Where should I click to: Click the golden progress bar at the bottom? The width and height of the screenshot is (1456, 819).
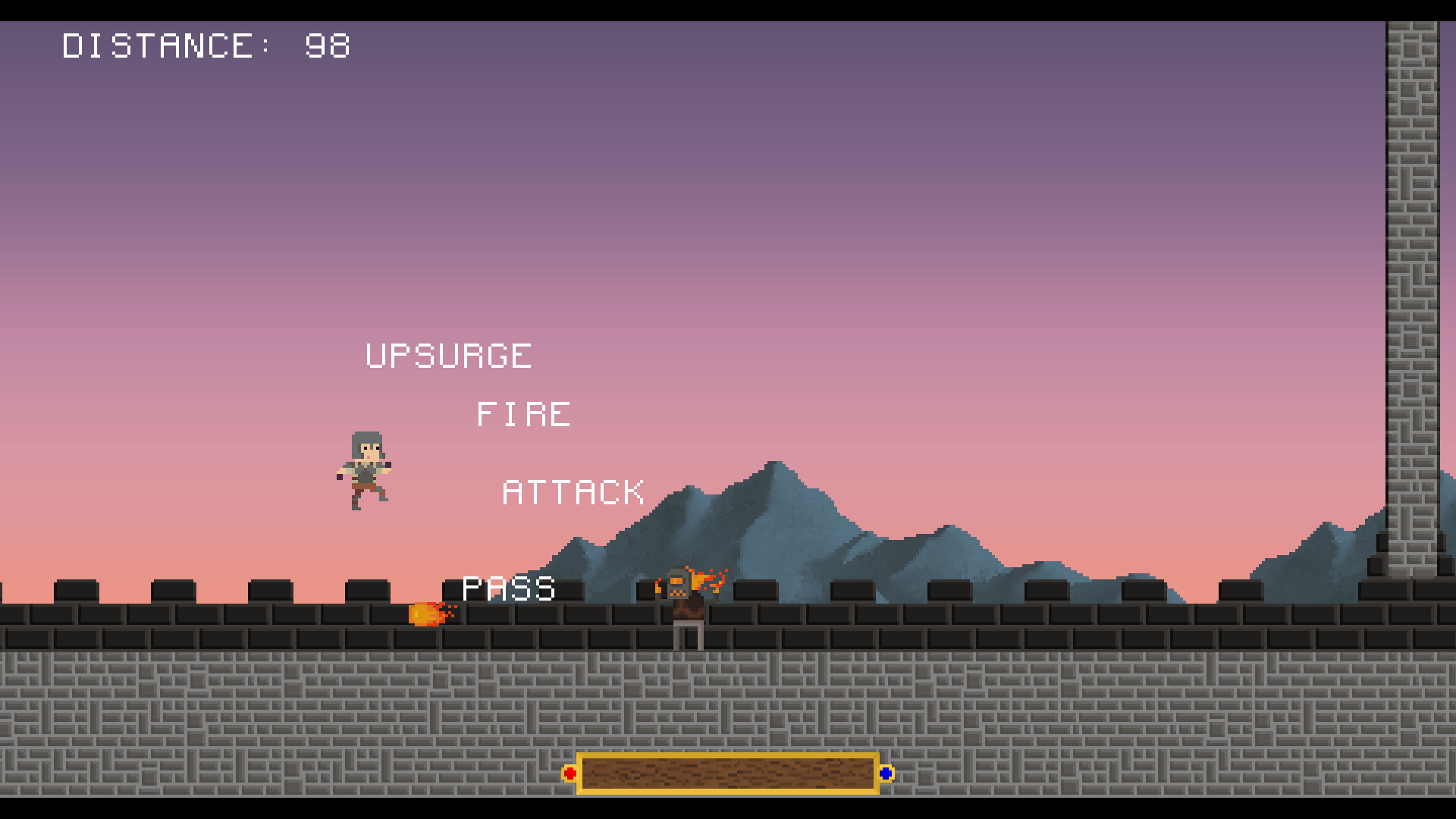coord(728,773)
